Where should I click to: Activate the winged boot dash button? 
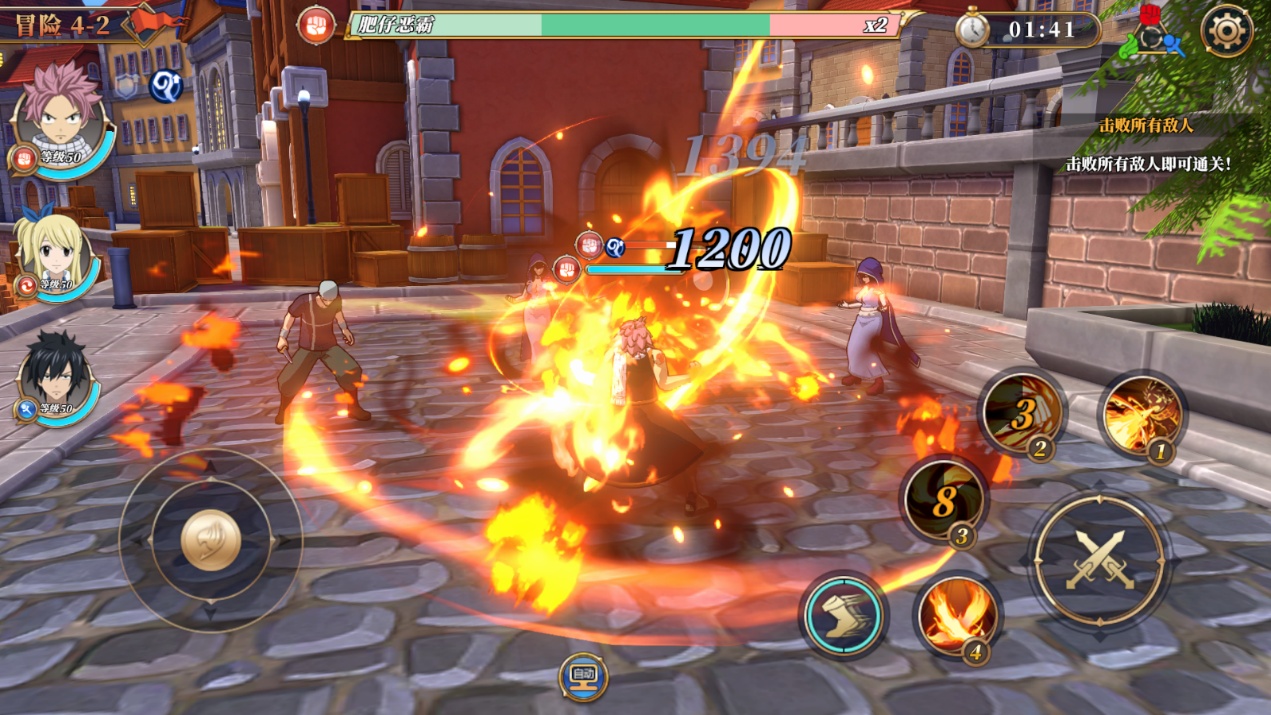(x=843, y=613)
